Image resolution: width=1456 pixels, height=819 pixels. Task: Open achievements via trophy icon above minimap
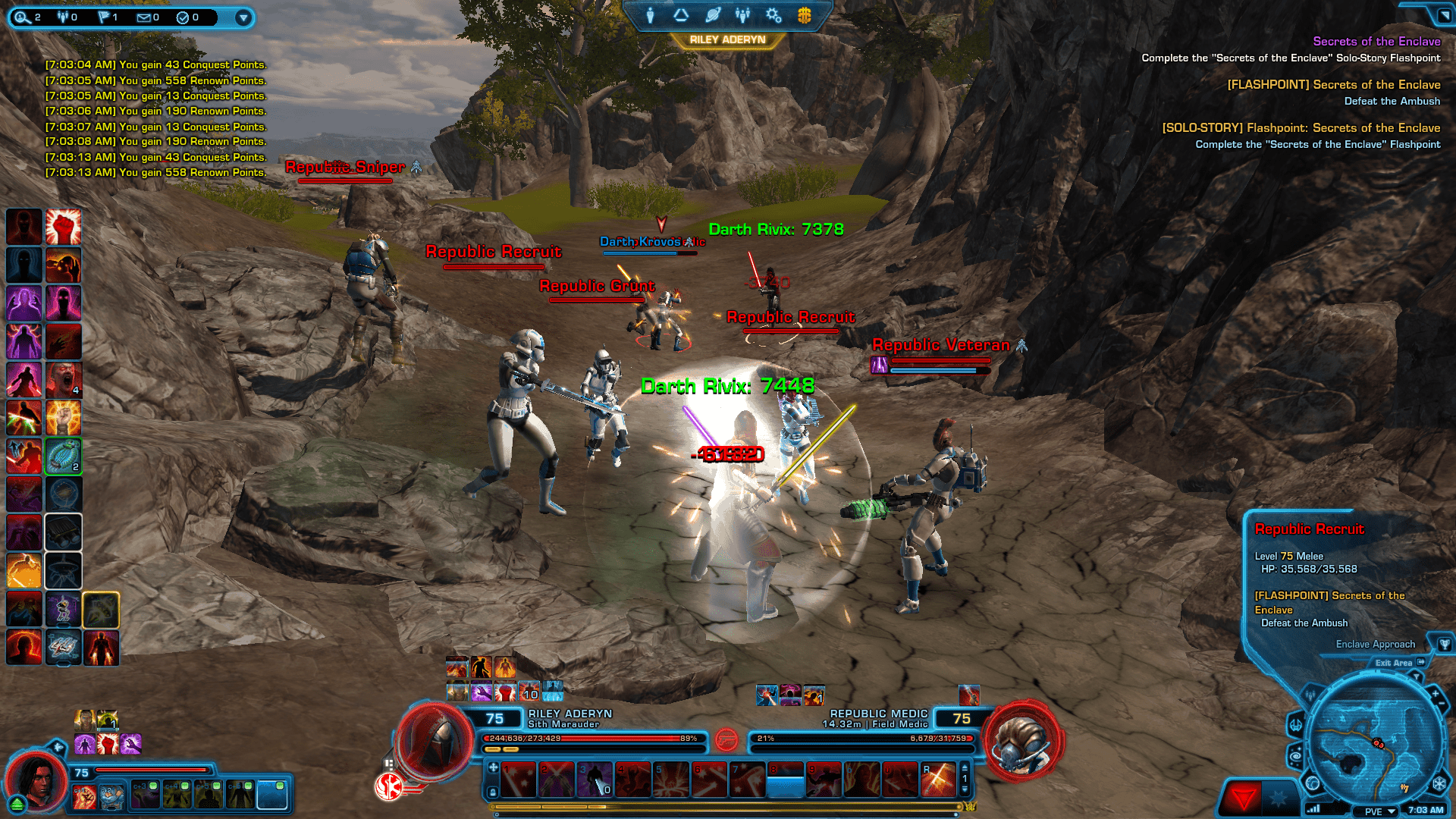point(1444,645)
